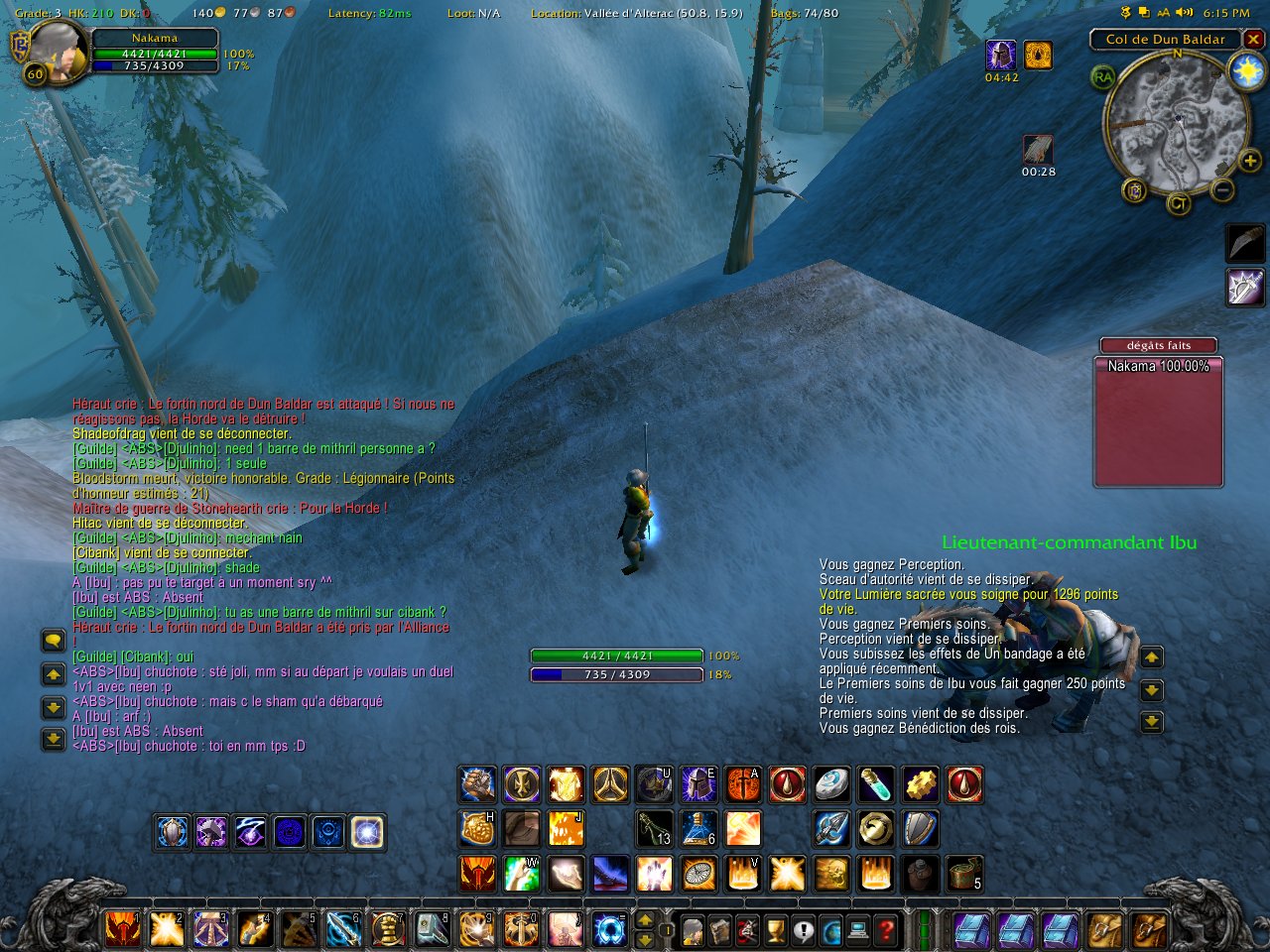Click the sun day-night indicator on minimap
The image size is (1270, 952).
point(1245,70)
